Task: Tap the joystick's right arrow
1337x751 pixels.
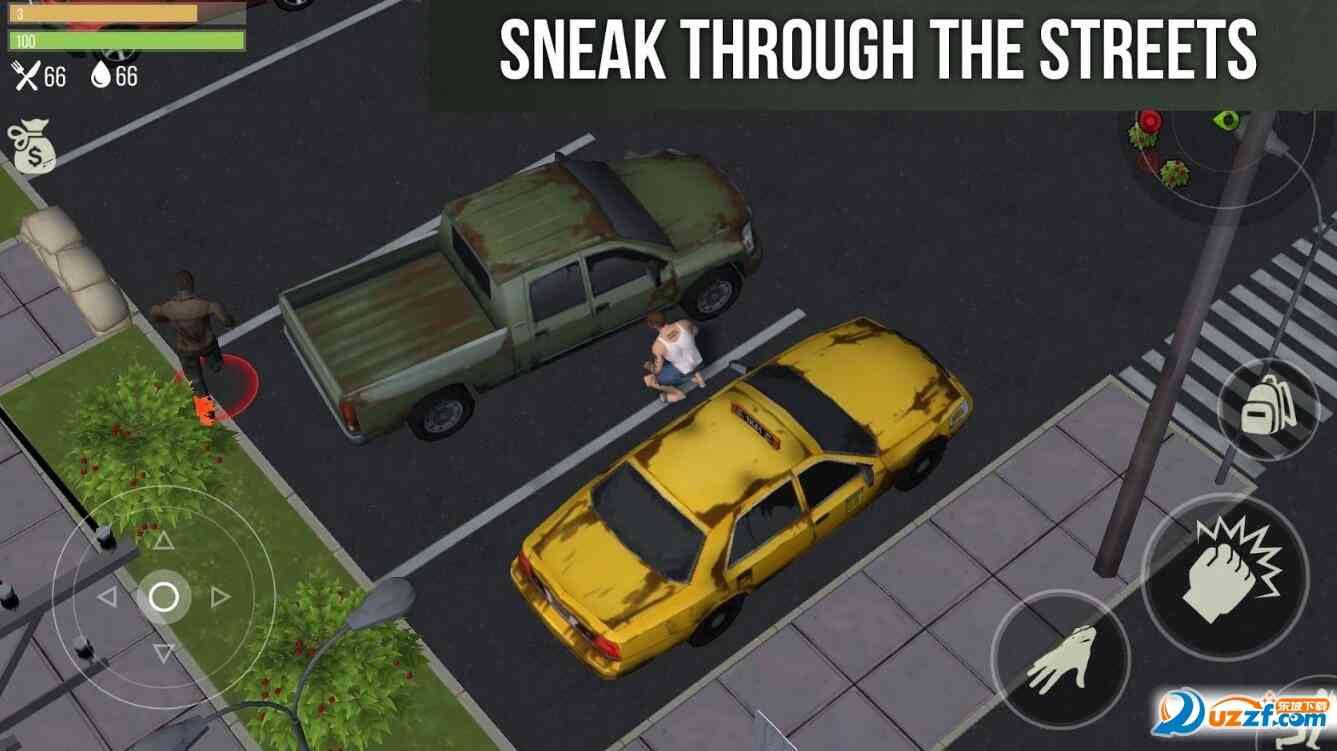Action: 220,597
